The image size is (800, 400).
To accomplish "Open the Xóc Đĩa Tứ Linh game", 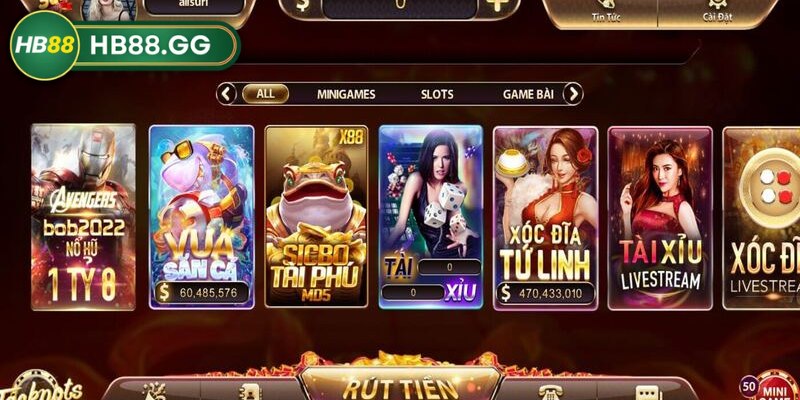I will (545, 215).
